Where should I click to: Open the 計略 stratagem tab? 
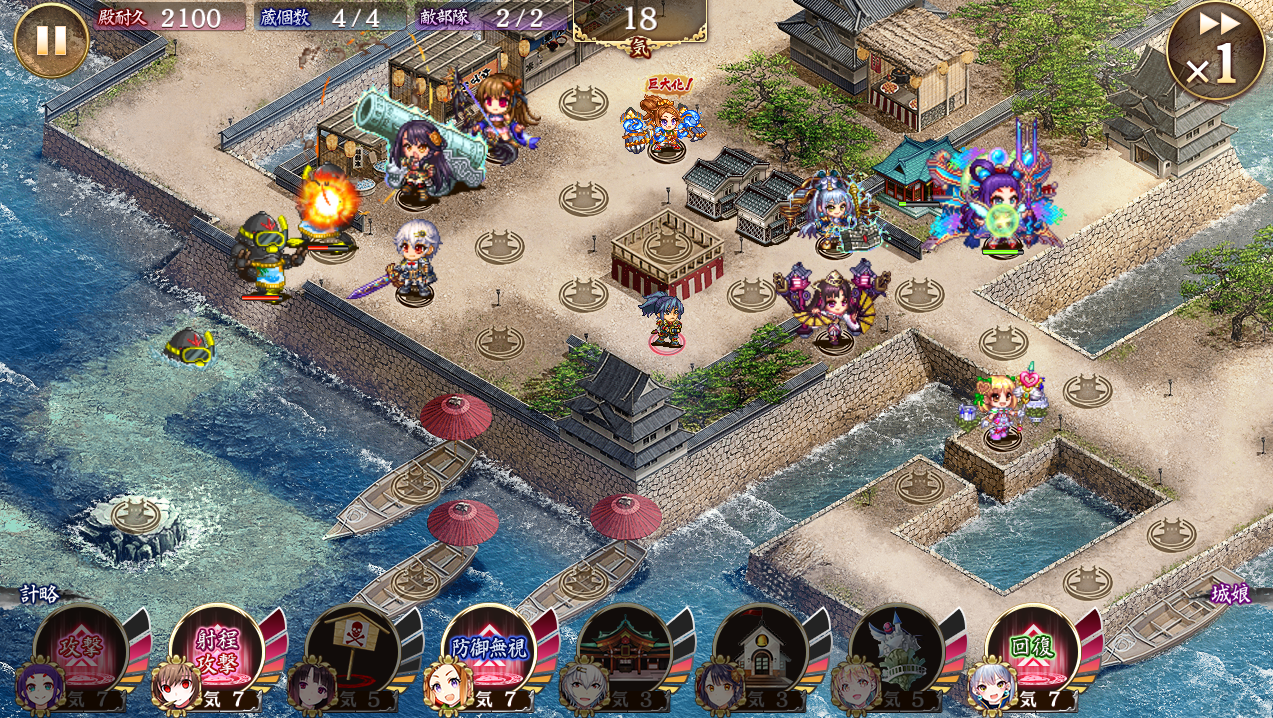[40, 594]
